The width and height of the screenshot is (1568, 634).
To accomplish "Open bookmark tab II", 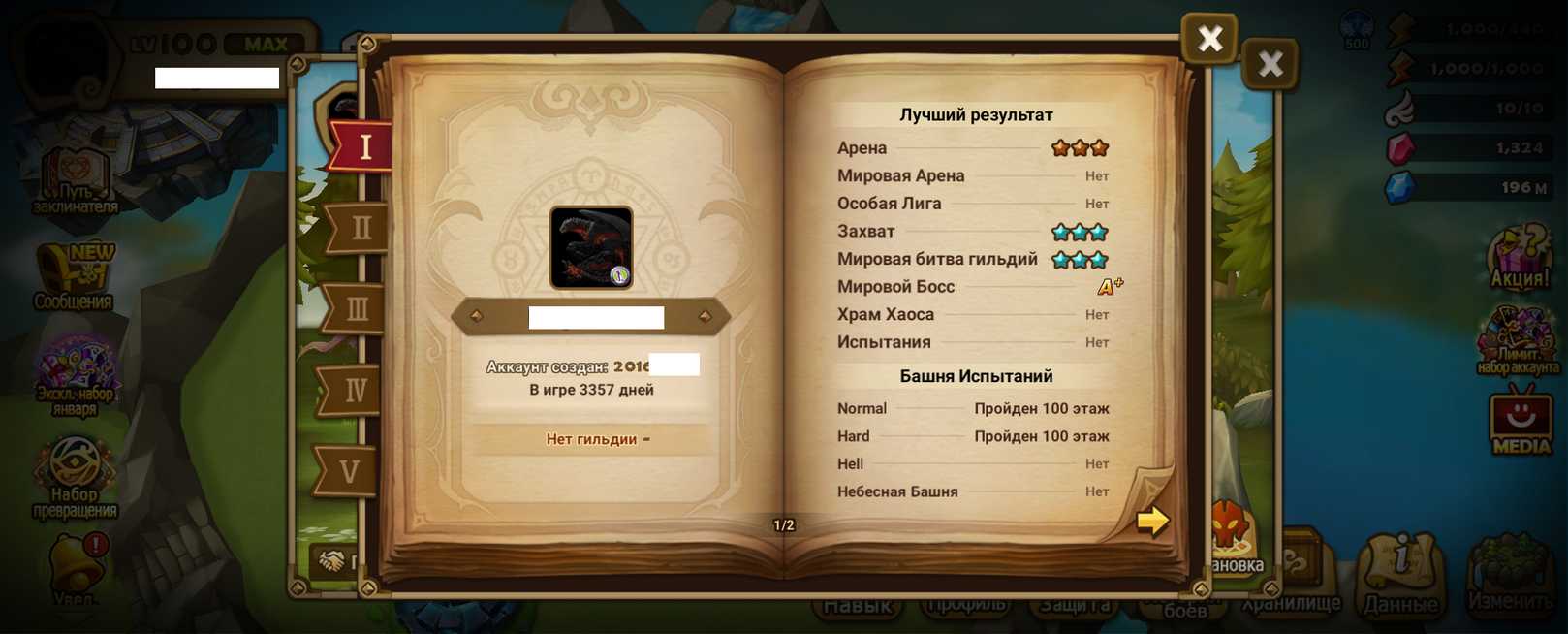I will pyautogui.click(x=359, y=228).
